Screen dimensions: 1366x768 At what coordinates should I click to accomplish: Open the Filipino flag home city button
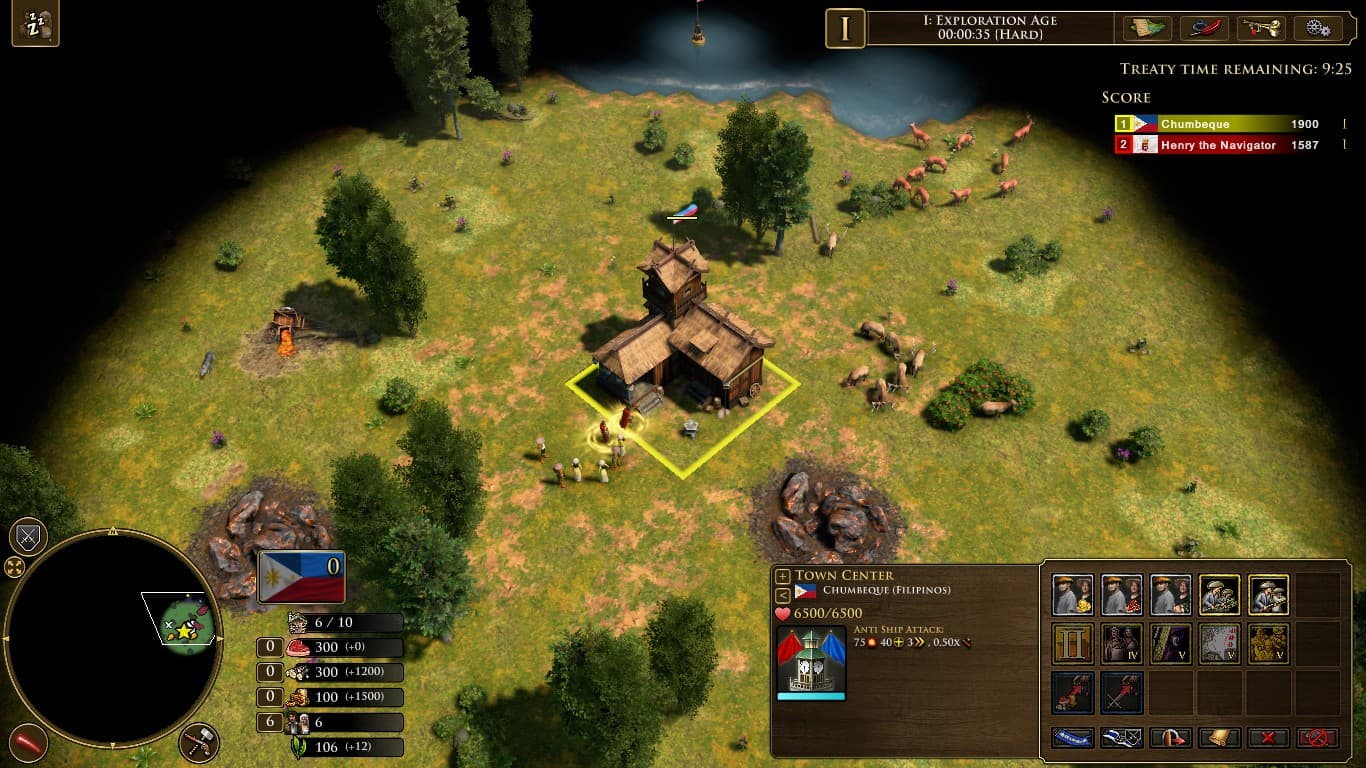point(301,577)
